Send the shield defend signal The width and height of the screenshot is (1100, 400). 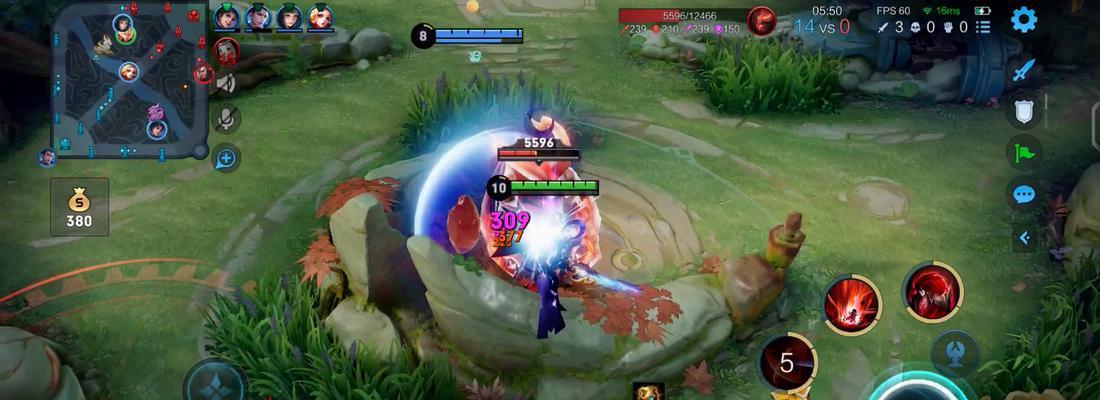pyautogui.click(x=1023, y=111)
